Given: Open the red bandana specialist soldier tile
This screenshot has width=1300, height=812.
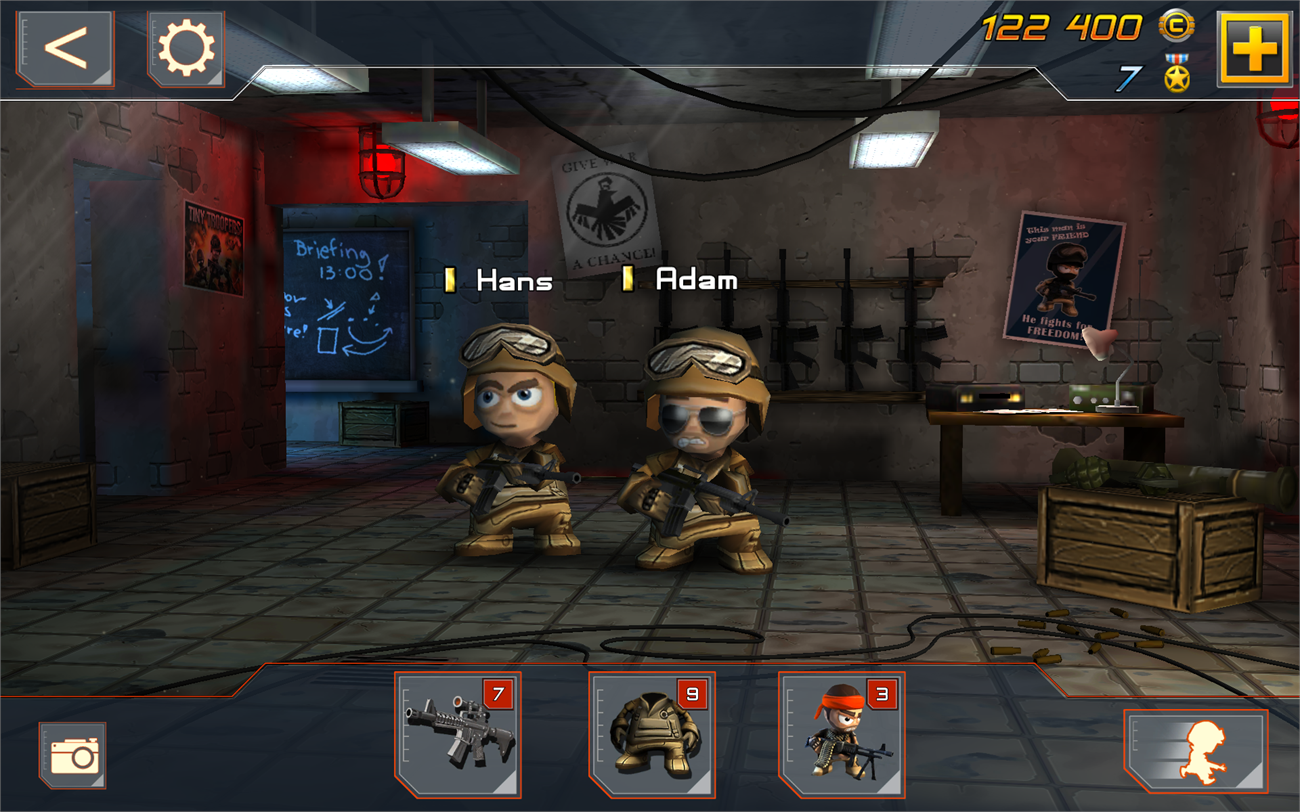Looking at the screenshot, I should (841, 734).
